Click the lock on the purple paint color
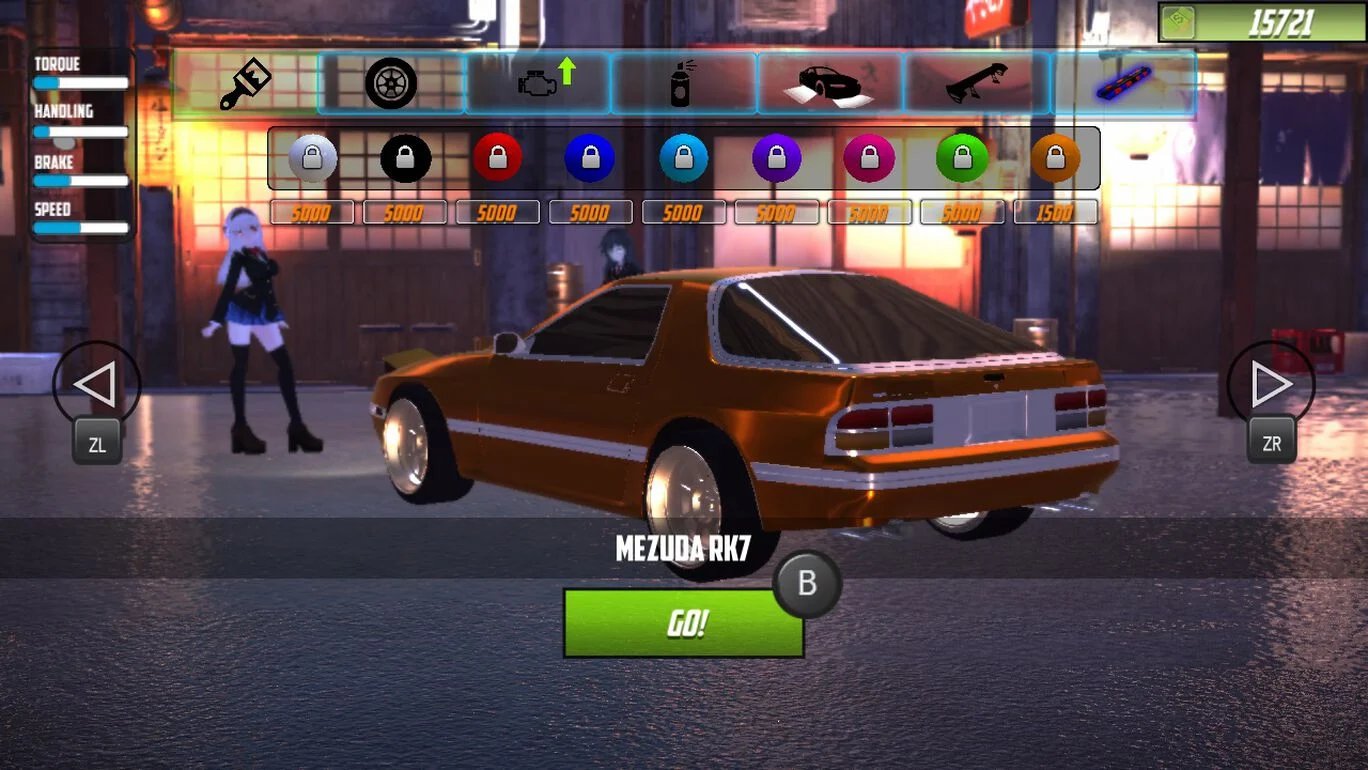Image resolution: width=1368 pixels, height=770 pixels. pyautogui.click(x=777, y=157)
